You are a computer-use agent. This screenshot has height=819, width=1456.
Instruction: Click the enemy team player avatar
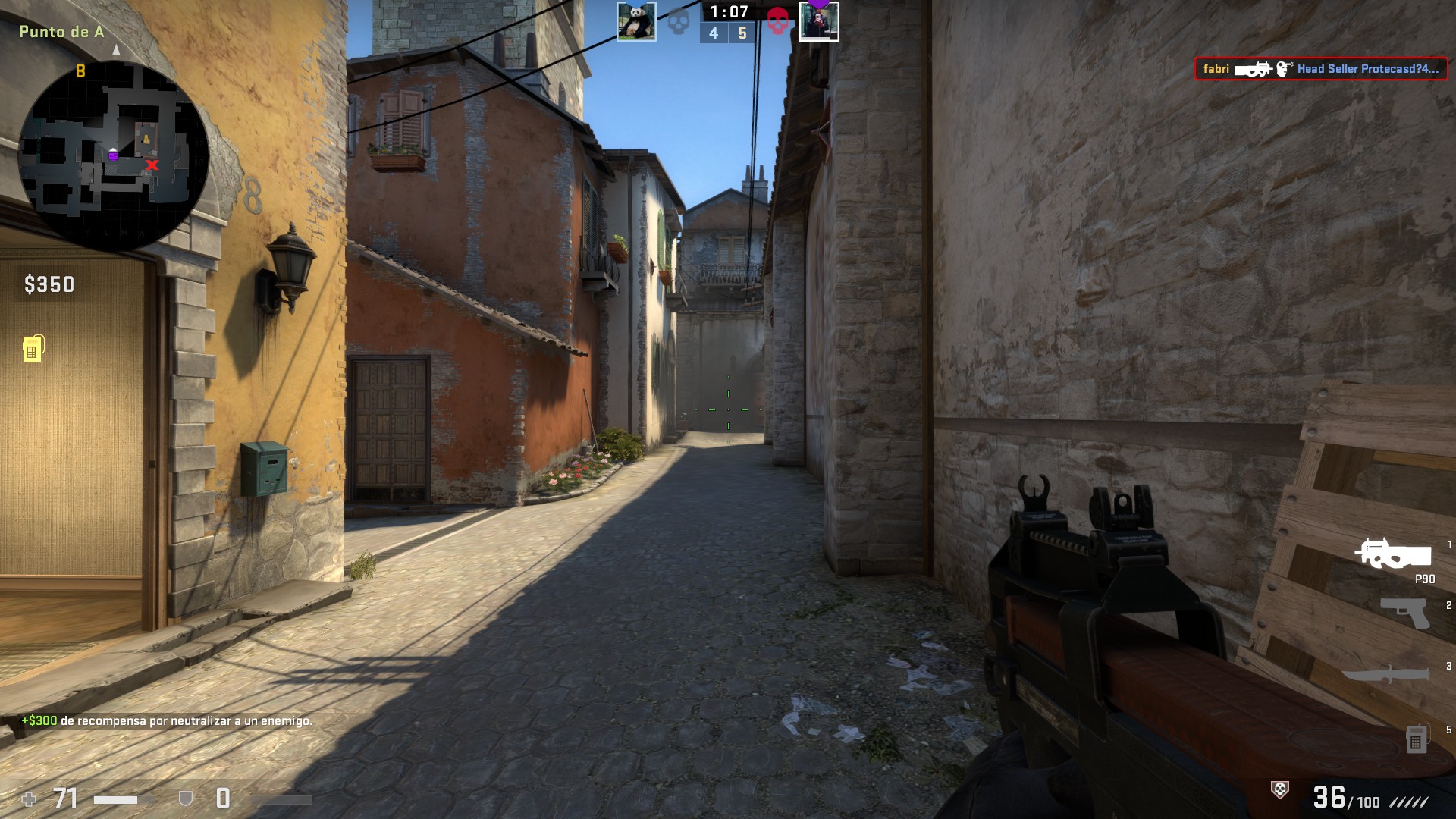click(x=819, y=22)
